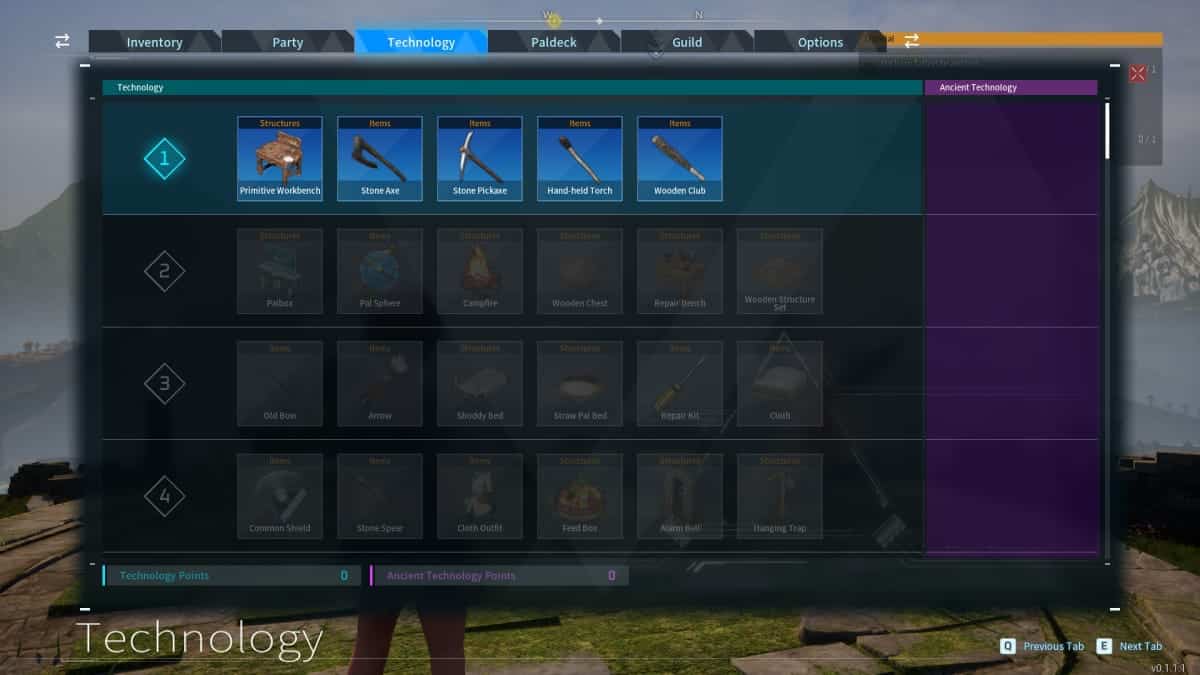Select the Primitive Workbench technology
This screenshot has width=1200, height=675.
click(x=280, y=159)
